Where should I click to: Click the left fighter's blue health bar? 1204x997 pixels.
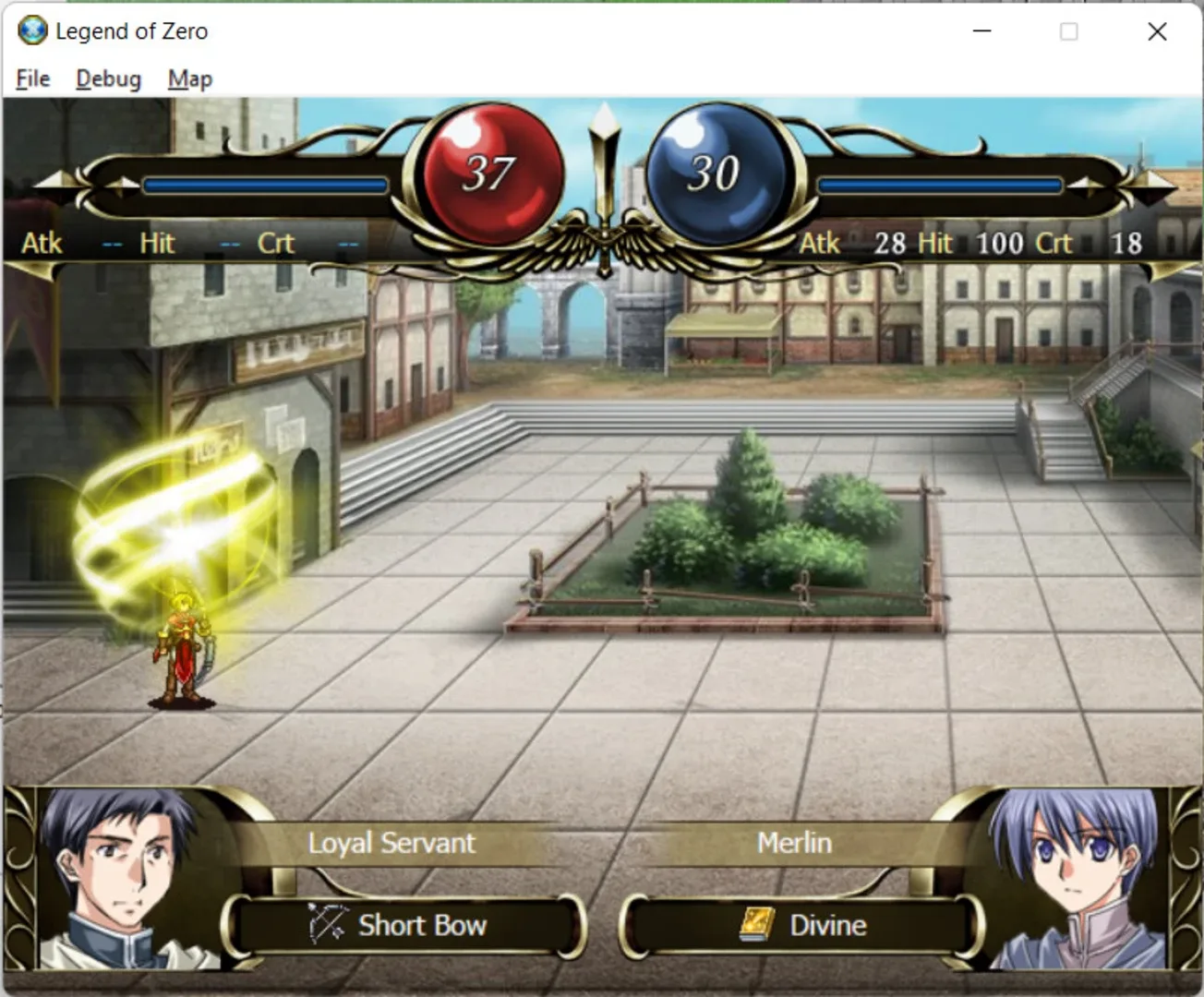[268, 185]
